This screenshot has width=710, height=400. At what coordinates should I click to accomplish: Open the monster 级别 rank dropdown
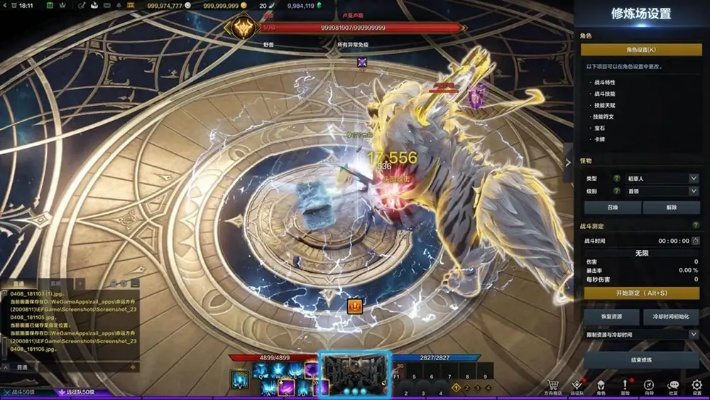pyautogui.click(x=662, y=191)
